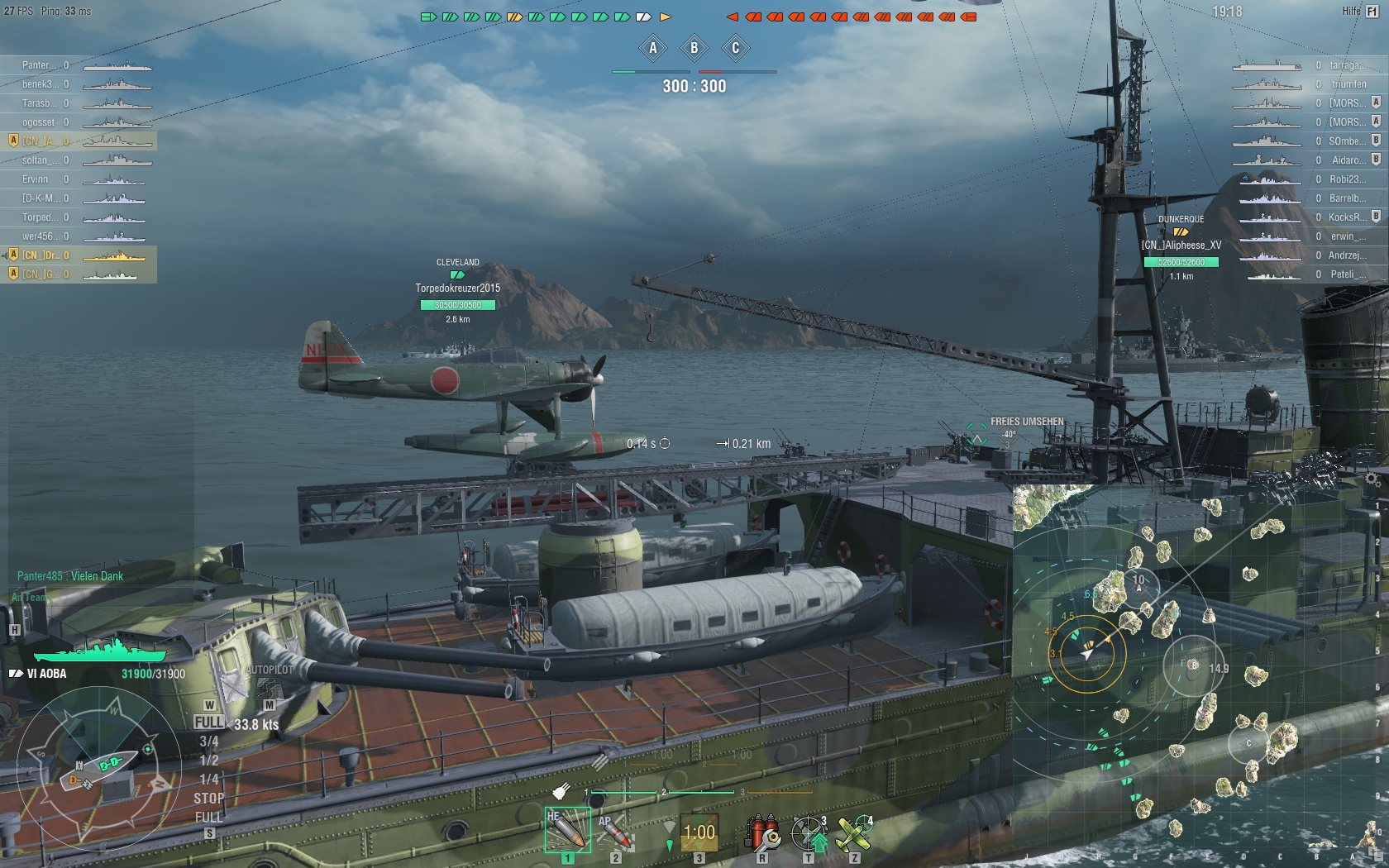The image size is (1389, 868).
Task: Launch the catapult fighter consumable
Action: 854,832
